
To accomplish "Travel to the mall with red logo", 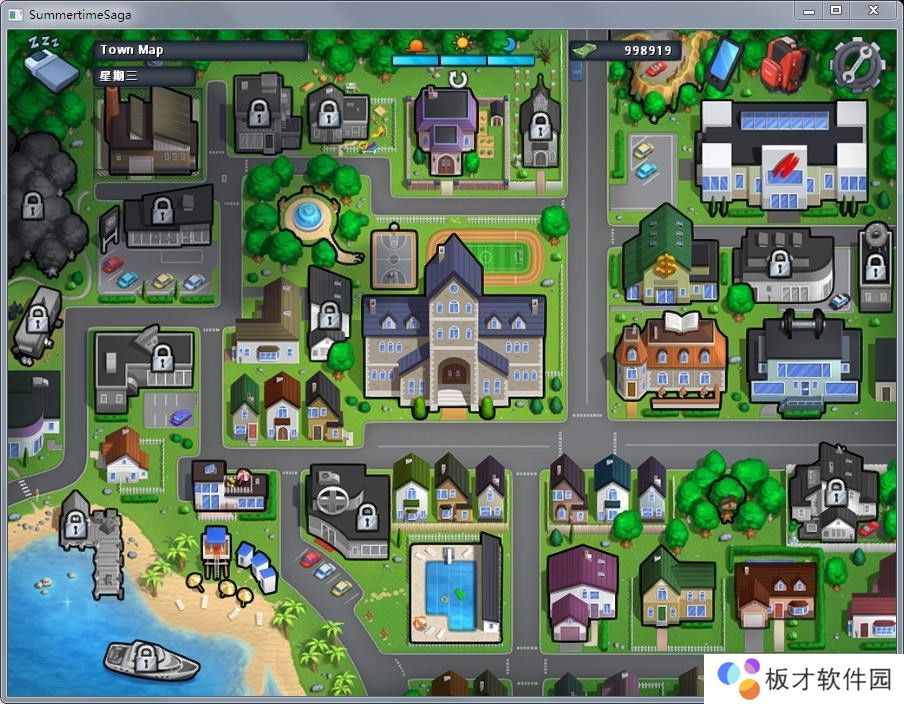I will [x=781, y=155].
